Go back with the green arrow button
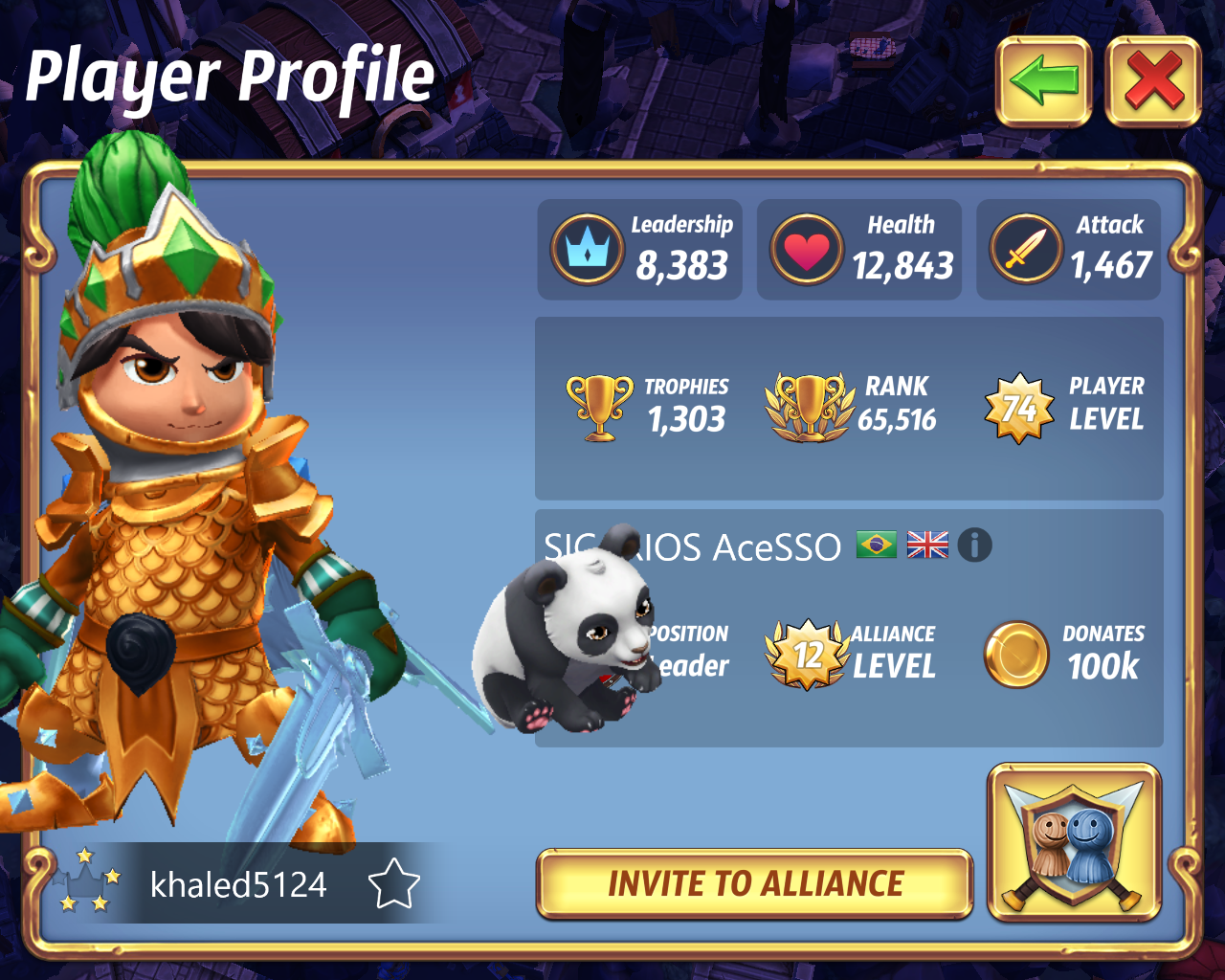 click(1043, 81)
